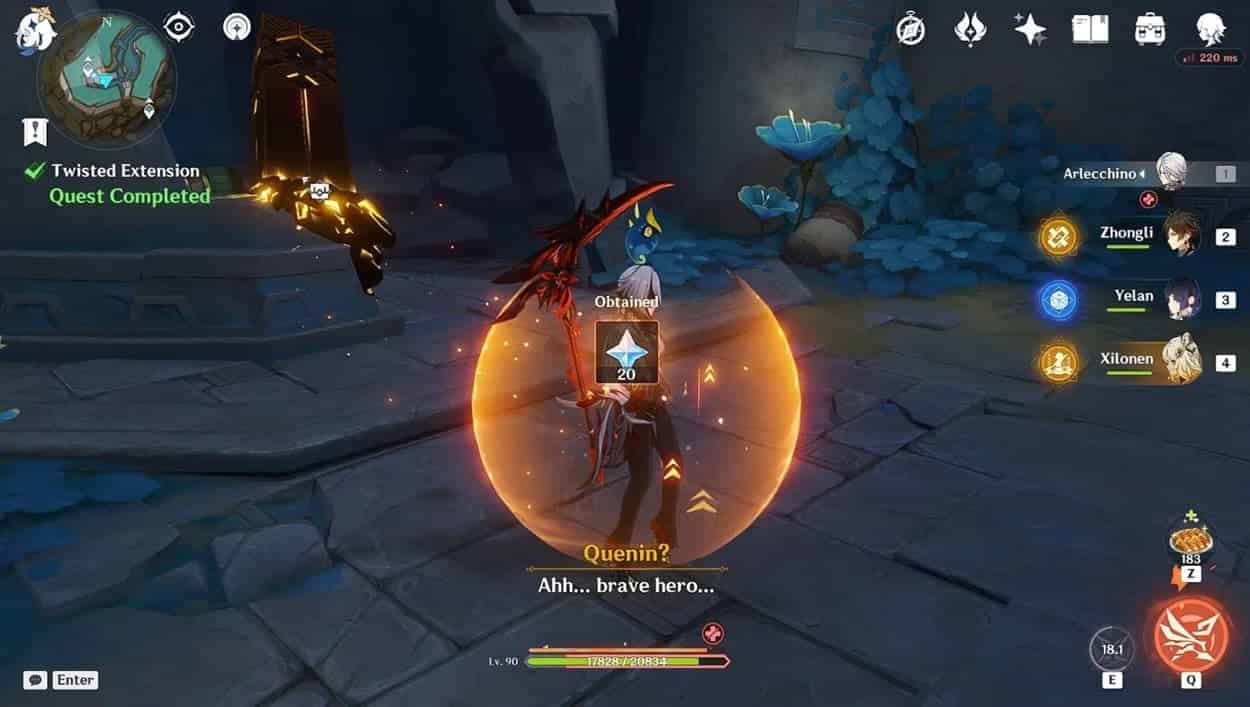Open the character screen head icon

point(1211,29)
